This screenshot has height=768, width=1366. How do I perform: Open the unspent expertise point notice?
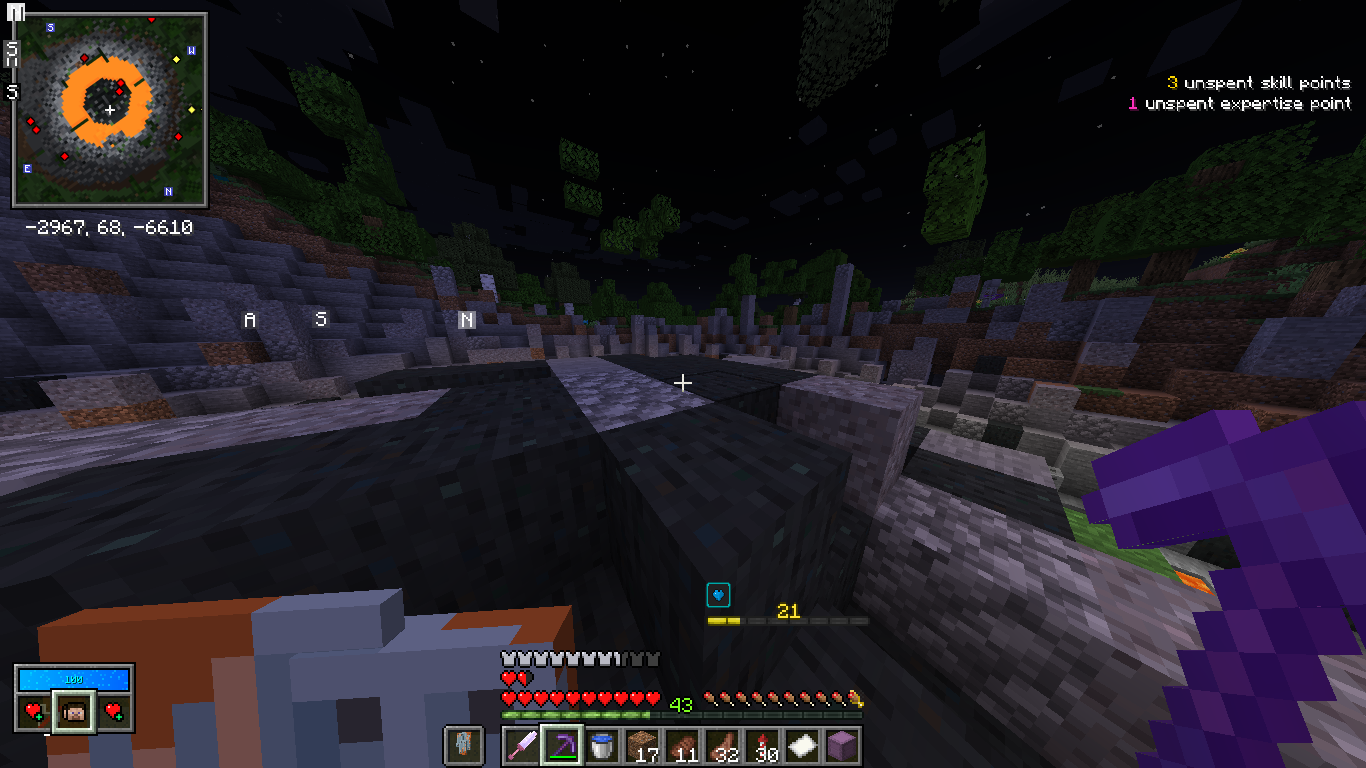[1239, 103]
